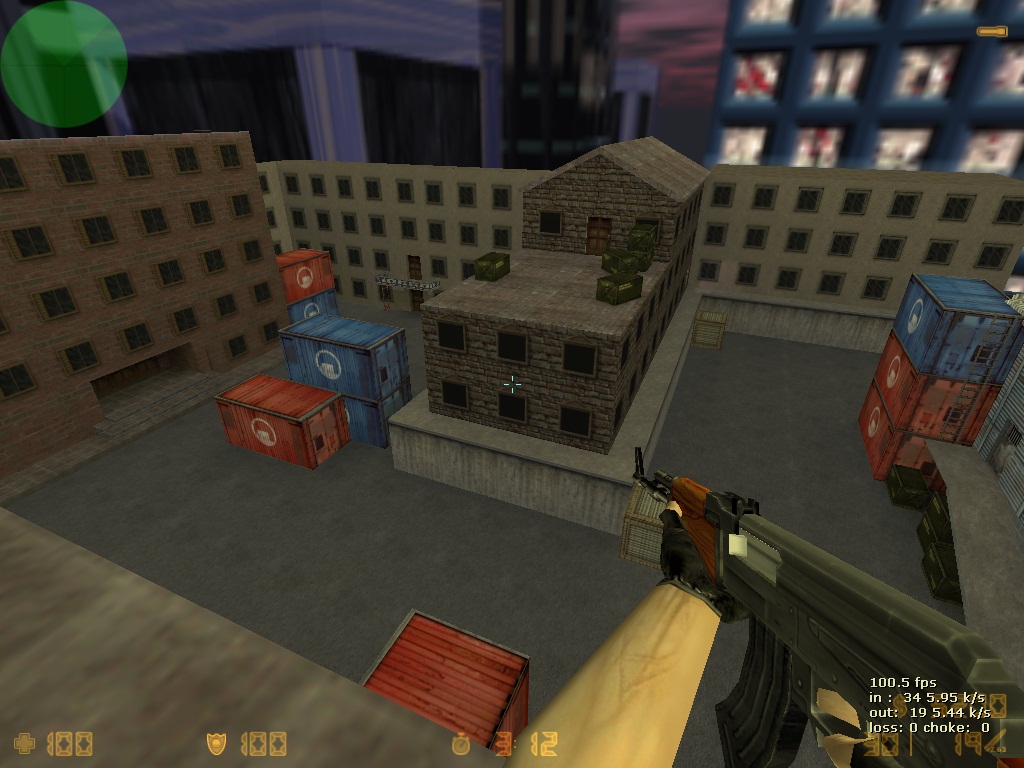
Task: Click the green circular radar
Action: point(63,64)
